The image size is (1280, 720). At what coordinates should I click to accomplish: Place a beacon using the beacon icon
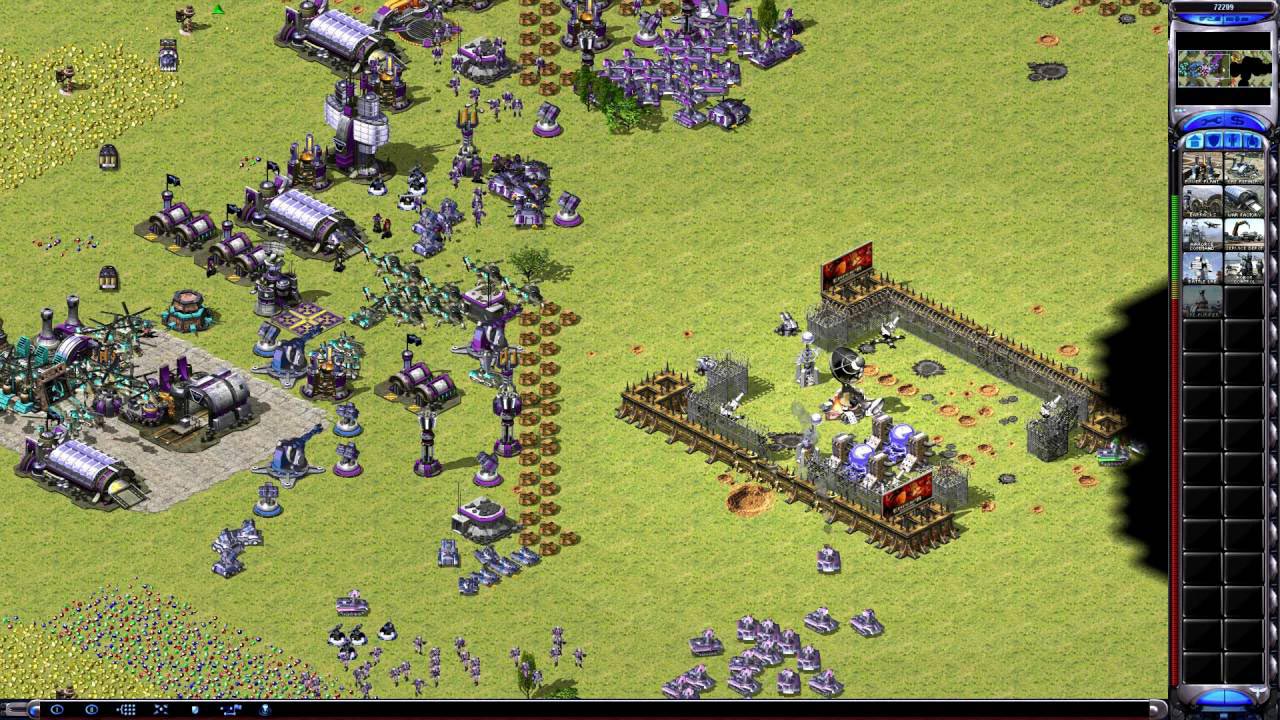coord(265,710)
